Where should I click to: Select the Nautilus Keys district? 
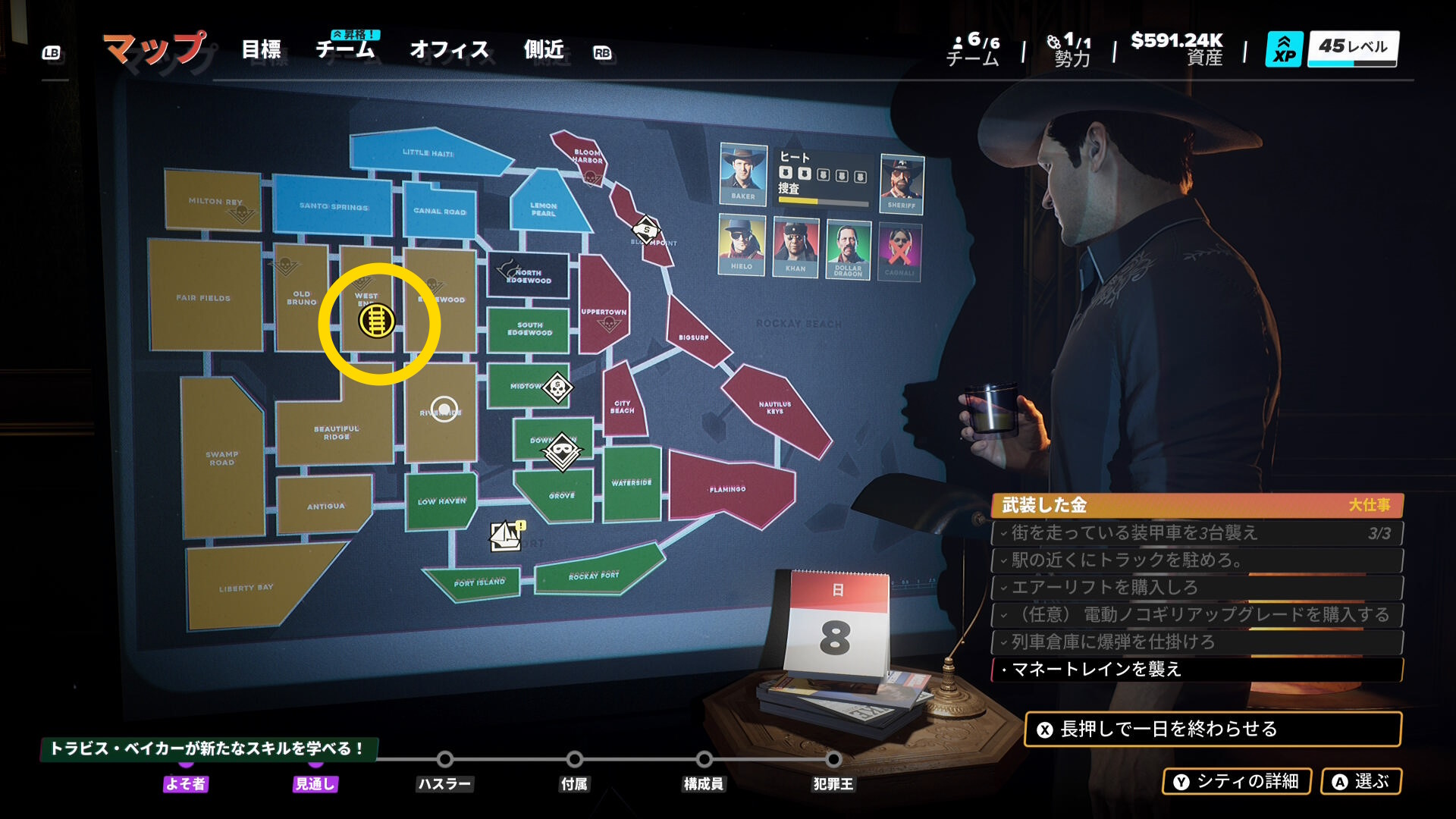tap(774, 408)
